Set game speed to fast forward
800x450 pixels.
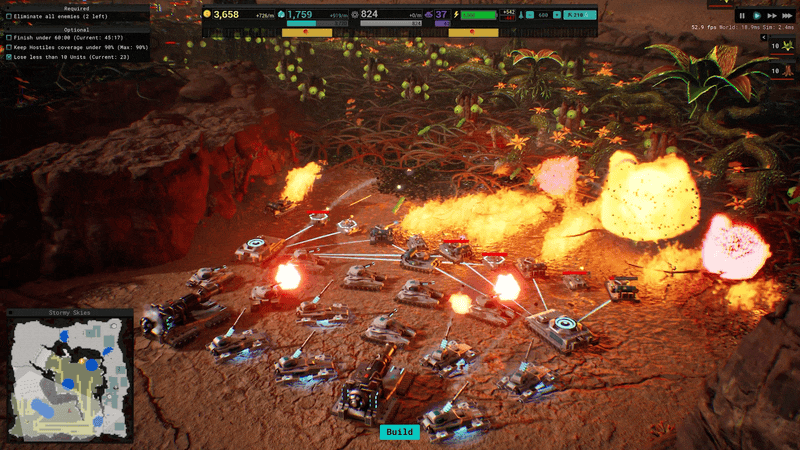[773, 16]
